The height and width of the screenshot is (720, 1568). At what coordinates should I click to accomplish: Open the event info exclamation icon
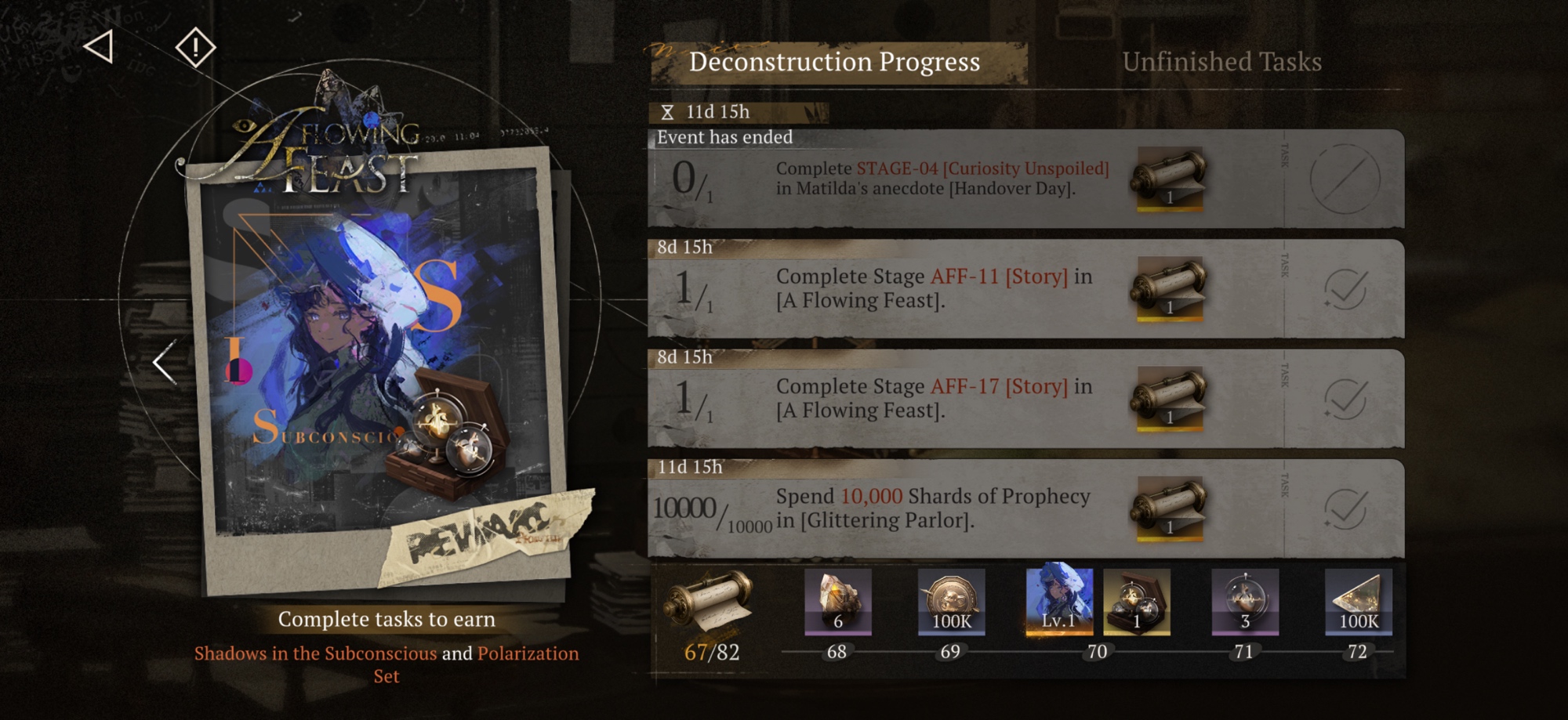point(195,48)
